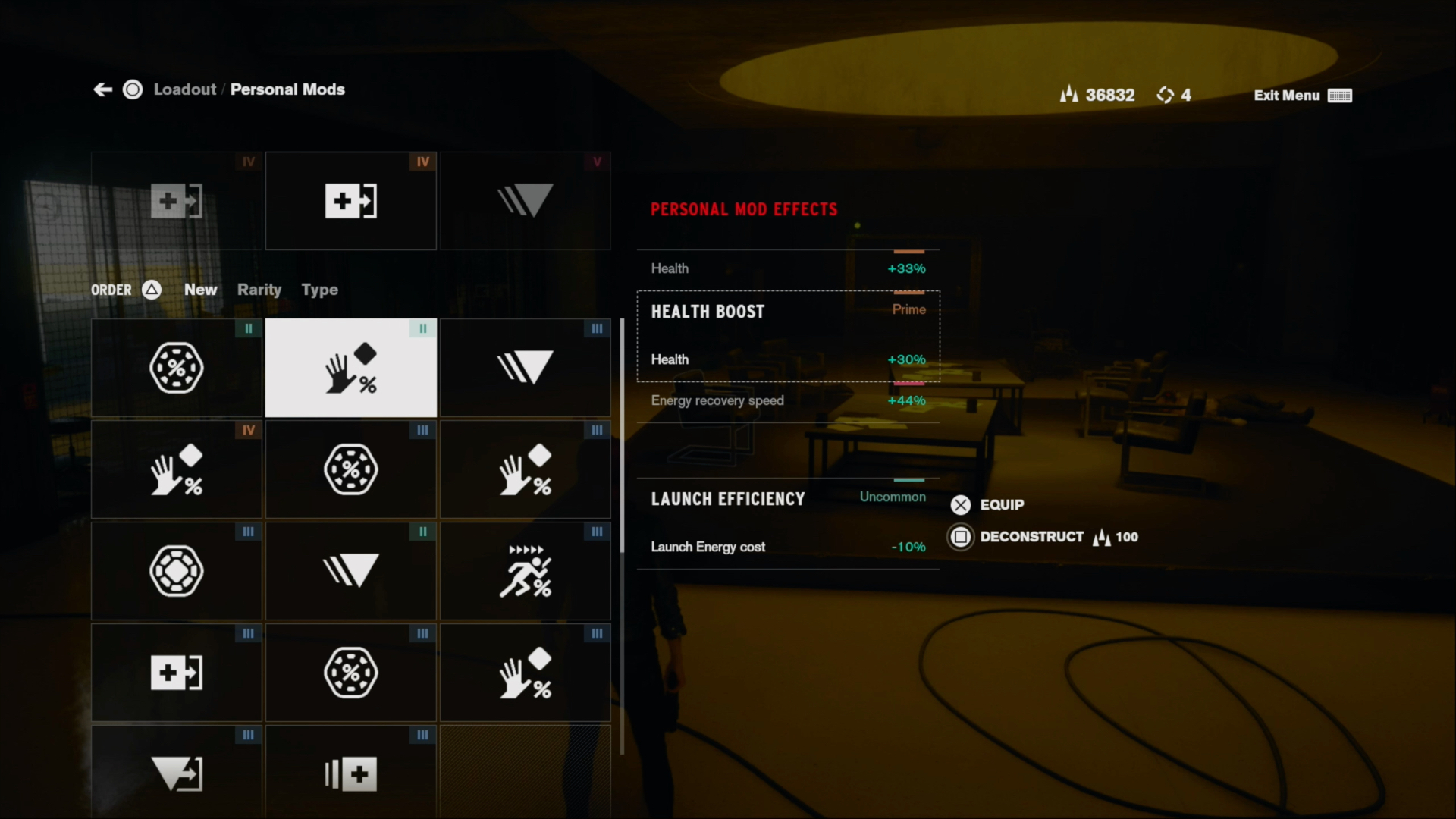
Task: Select the tier II striped triangle mod
Action: 350,571
